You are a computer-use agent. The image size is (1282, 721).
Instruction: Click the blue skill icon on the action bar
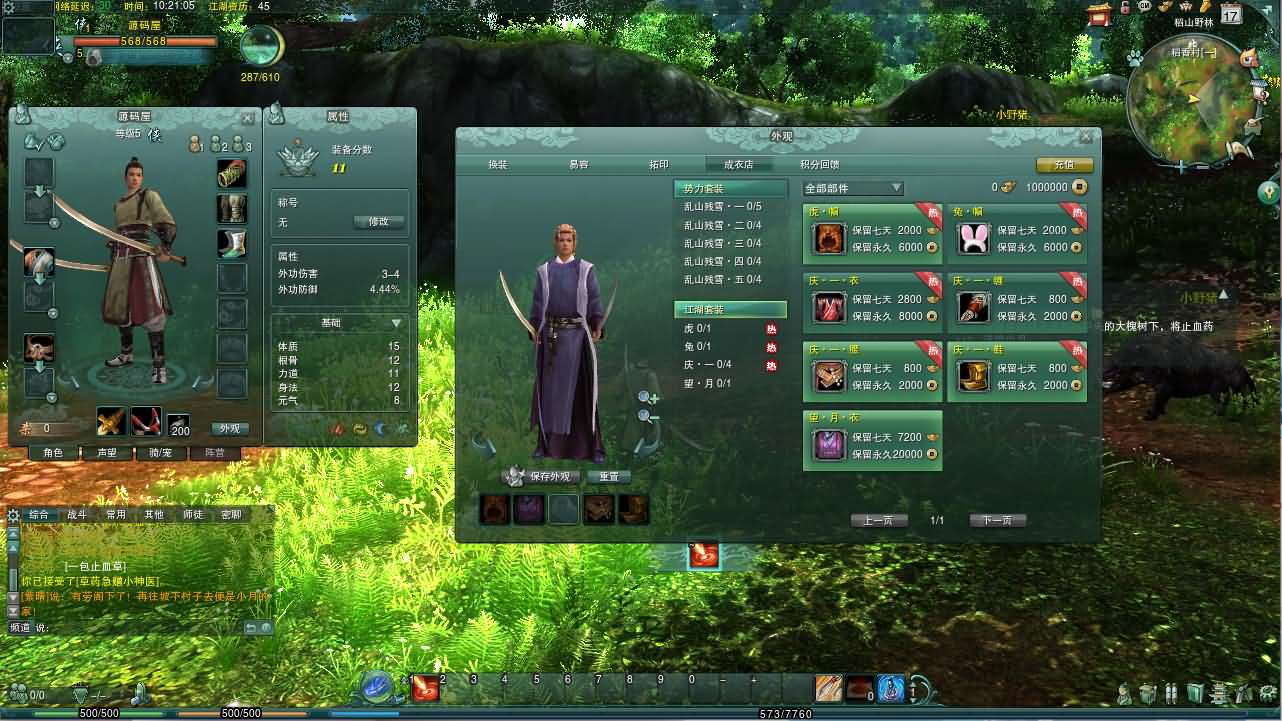pos(891,689)
